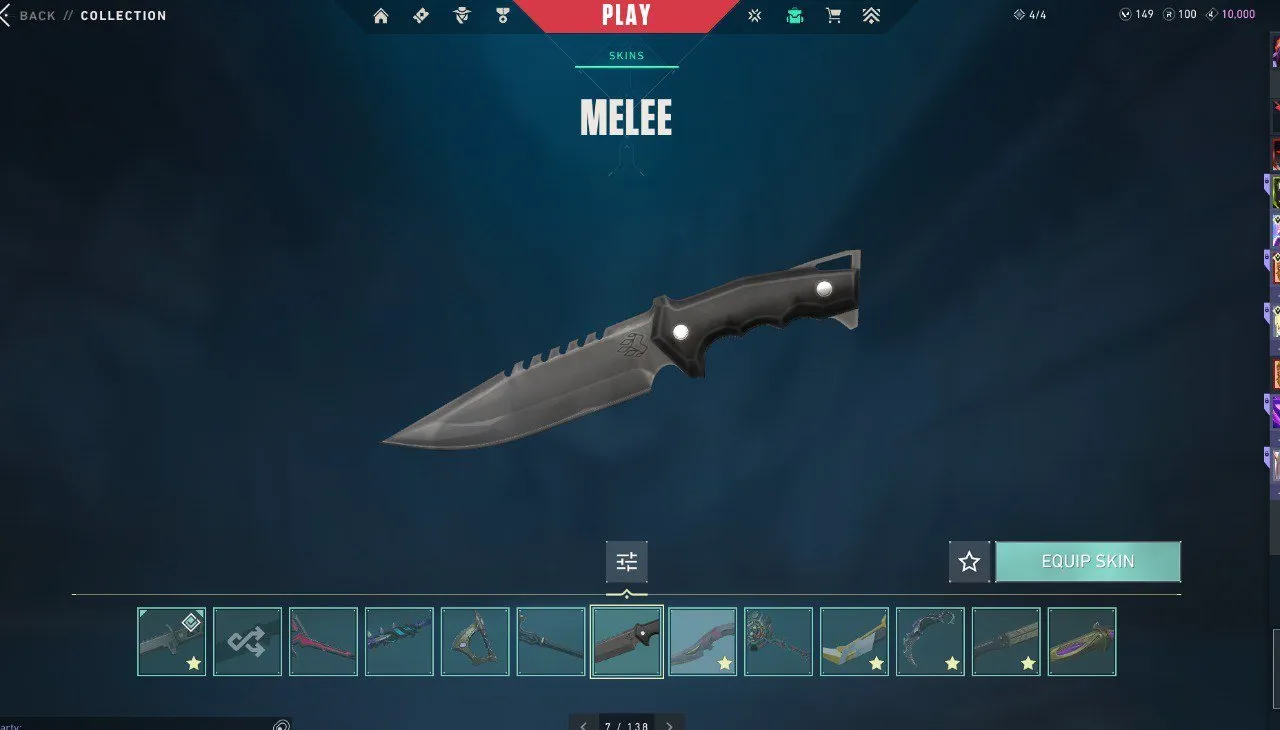Select the Esports VCT icon

(754, 15)
